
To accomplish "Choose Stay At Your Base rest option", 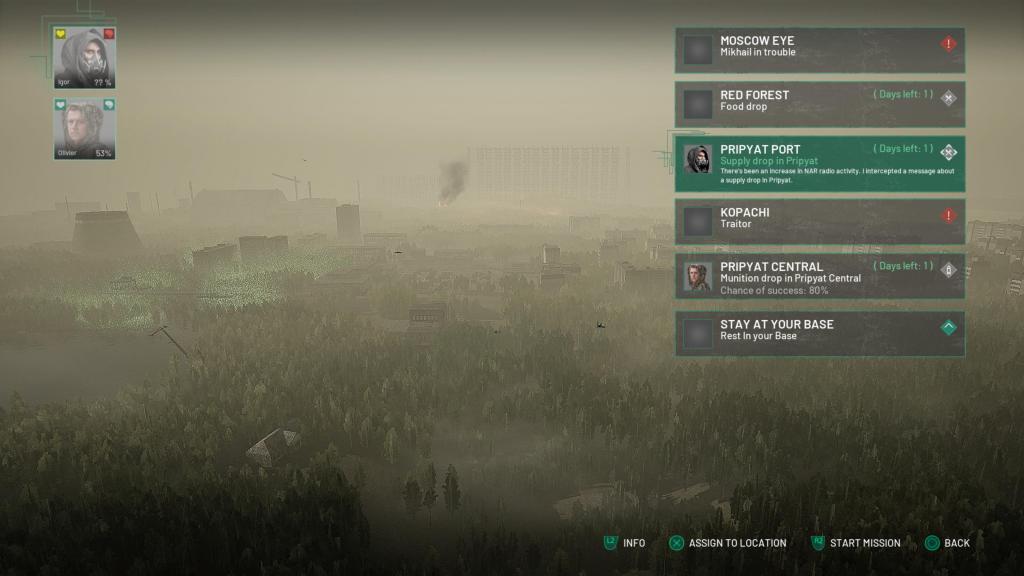I will pos(820,333).
